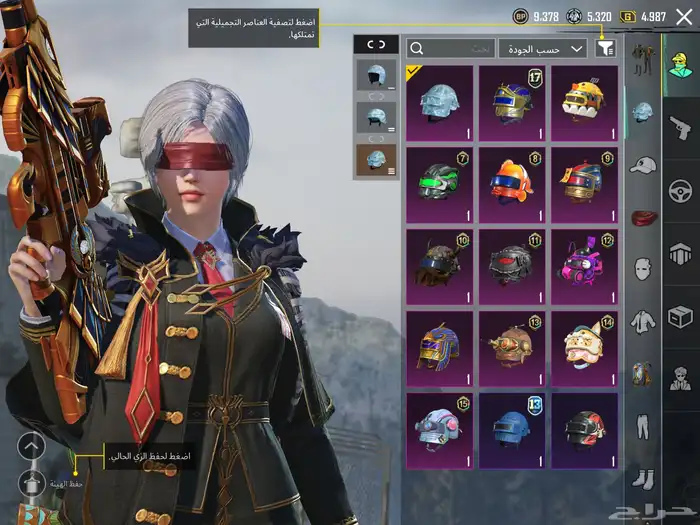Open the sort-by-quality dropdown
Screen dimensions: 700x525
(543, 48)
